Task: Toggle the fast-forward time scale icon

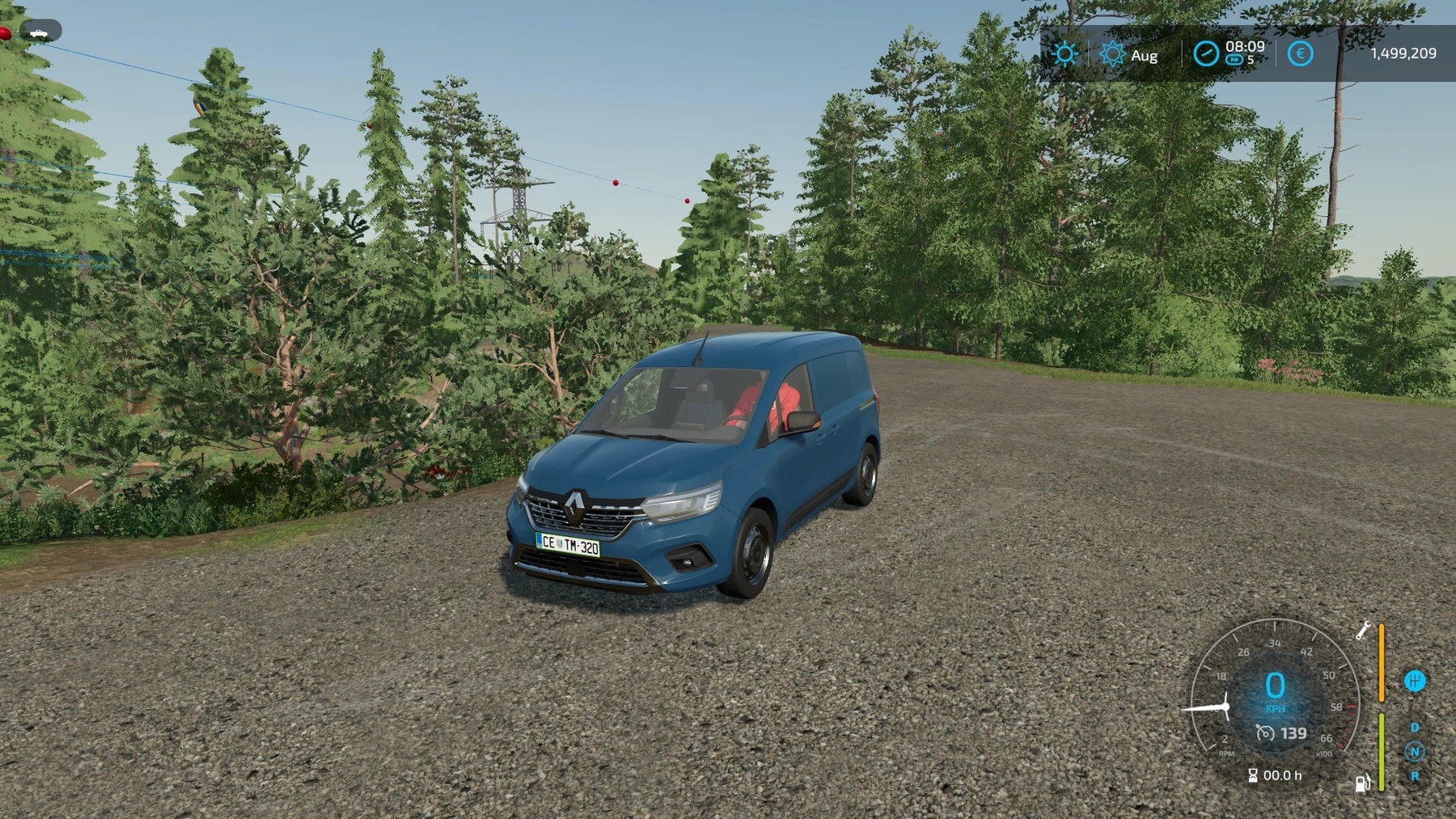Action: coord(1234,60)
